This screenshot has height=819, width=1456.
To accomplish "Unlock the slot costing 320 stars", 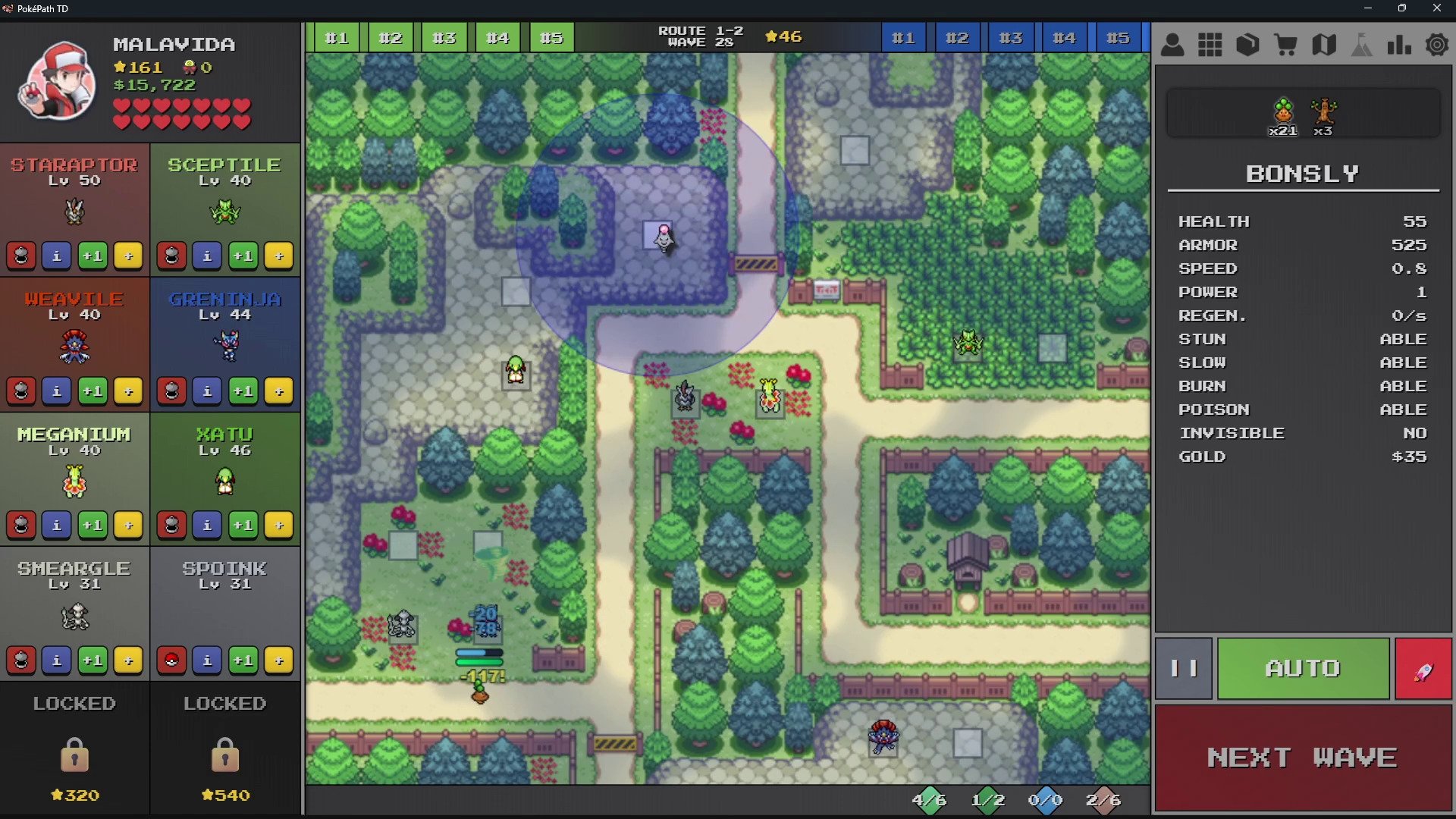I will point(74,751).
